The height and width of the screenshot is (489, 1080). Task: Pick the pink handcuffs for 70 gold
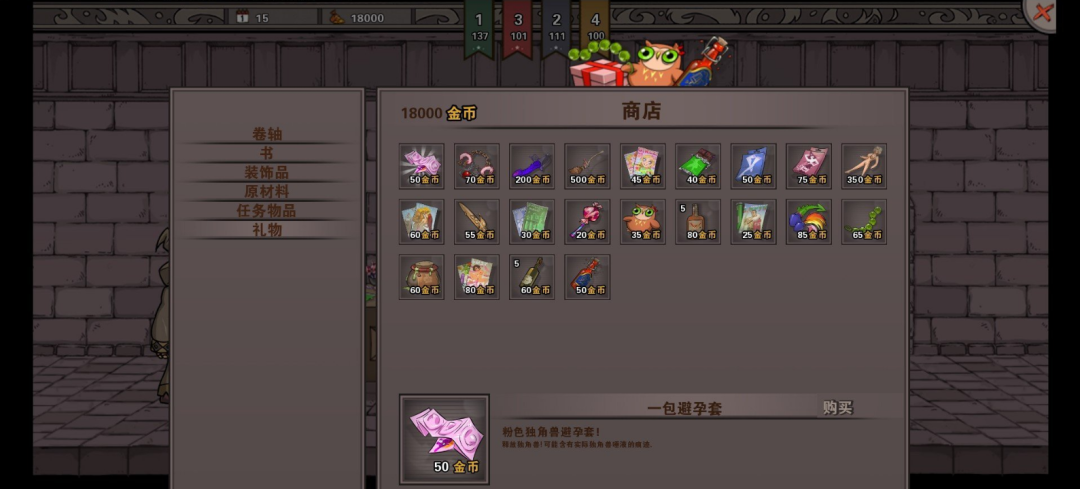click(477, 166)
